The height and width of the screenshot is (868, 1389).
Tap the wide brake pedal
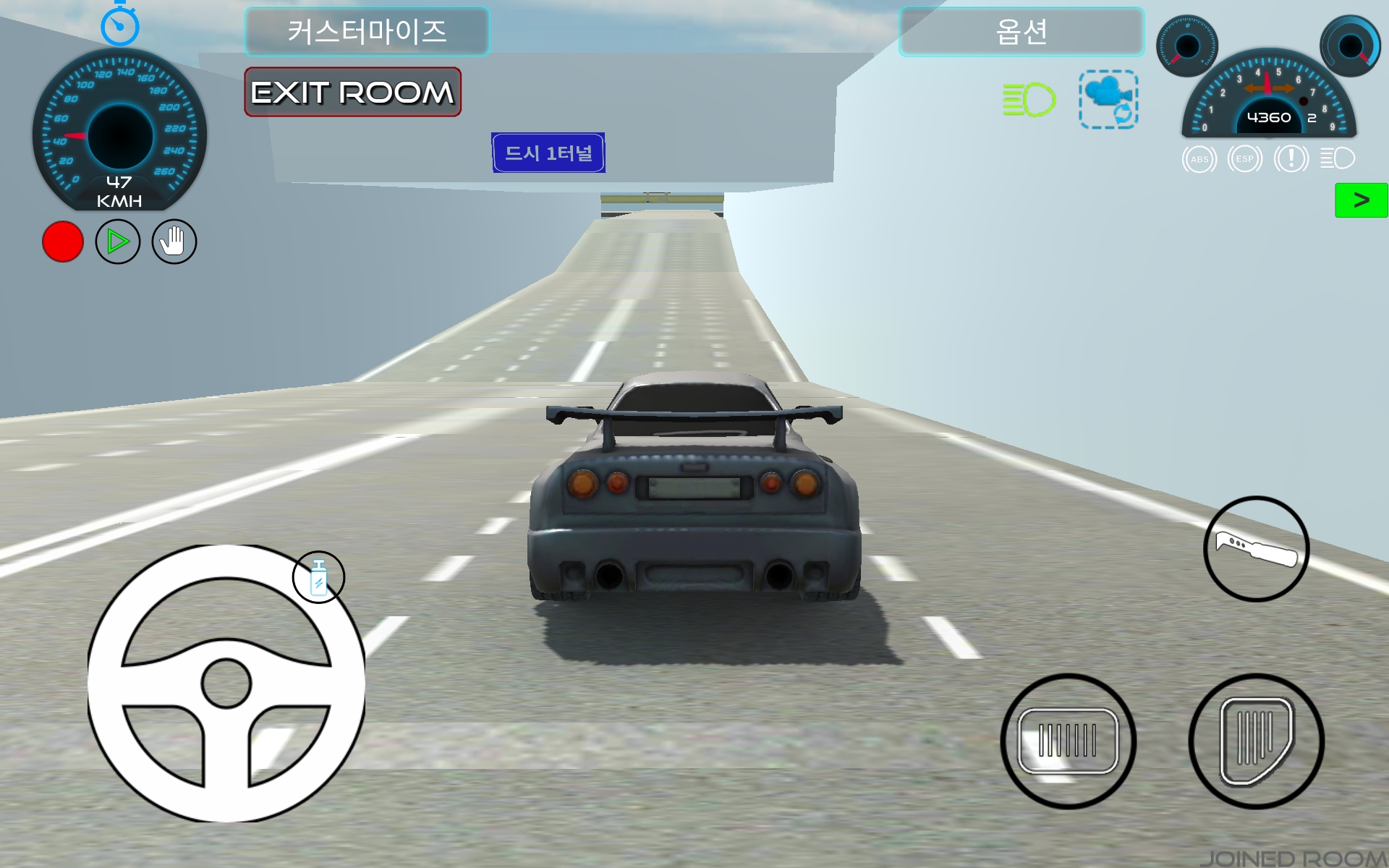tap(1068, 741)
